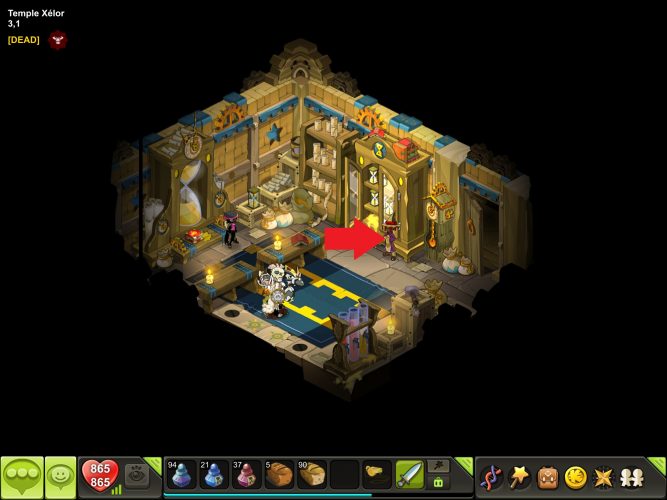667x500 pixels.
Task: Click the small green lock toggle
Action: point(438,483)
